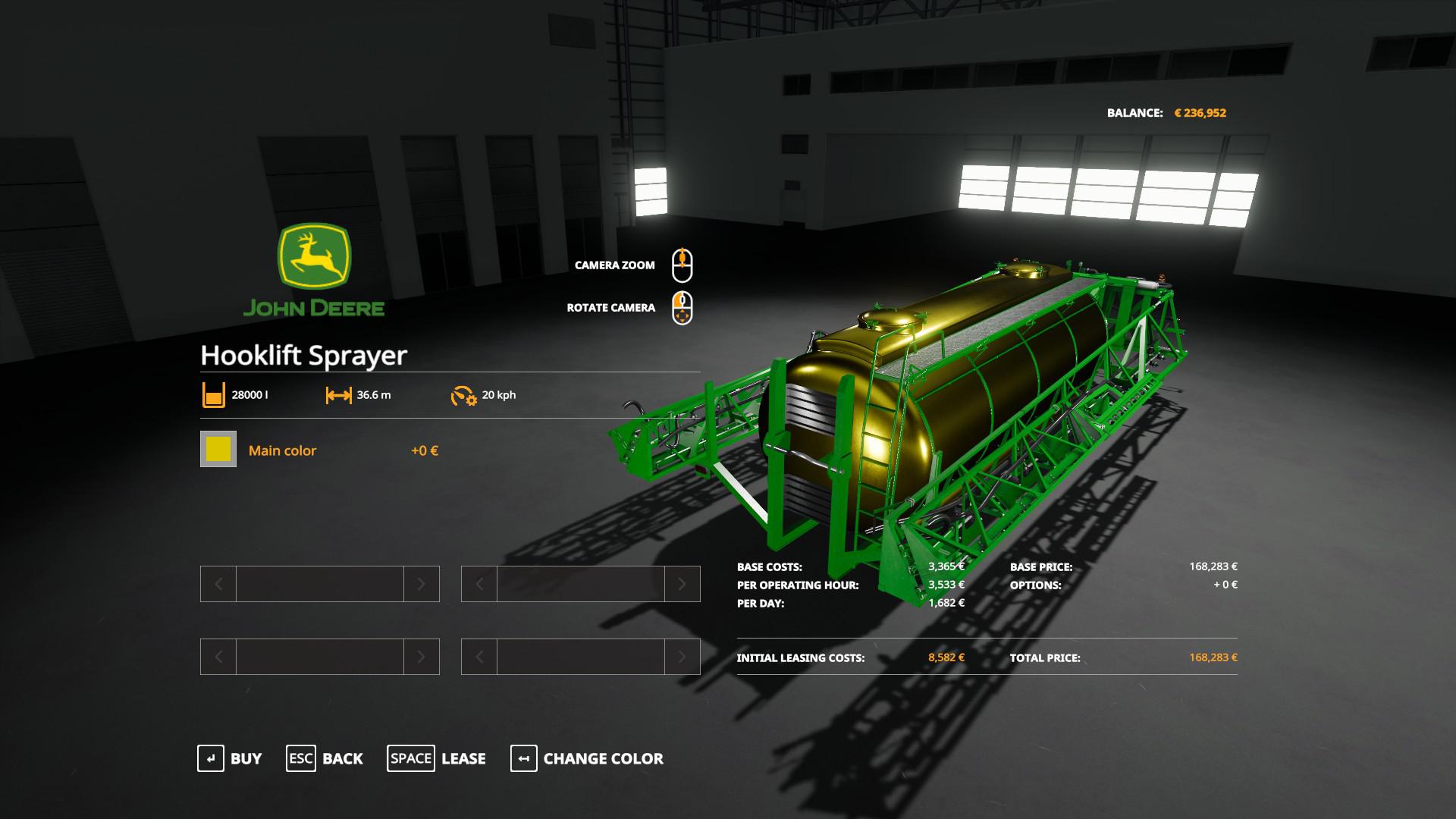Viewport: 1456px width, 819px height.
Task: Buy the Hooklift Sprayer
Action: point(230,758)
